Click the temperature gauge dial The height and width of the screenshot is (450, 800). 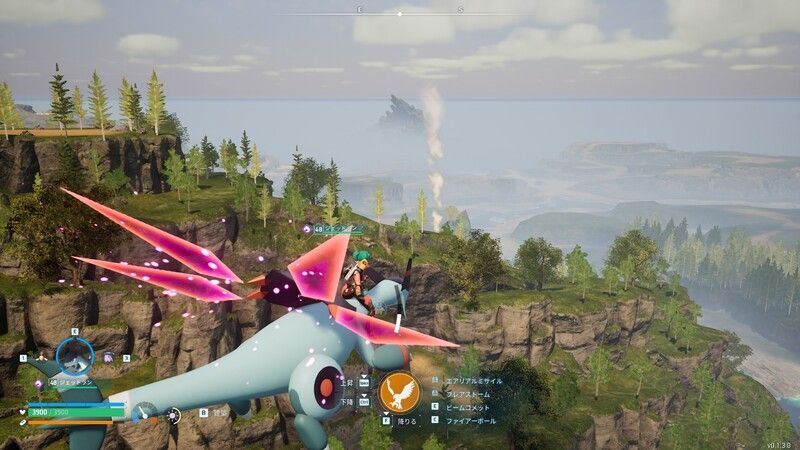coord(146,411)
